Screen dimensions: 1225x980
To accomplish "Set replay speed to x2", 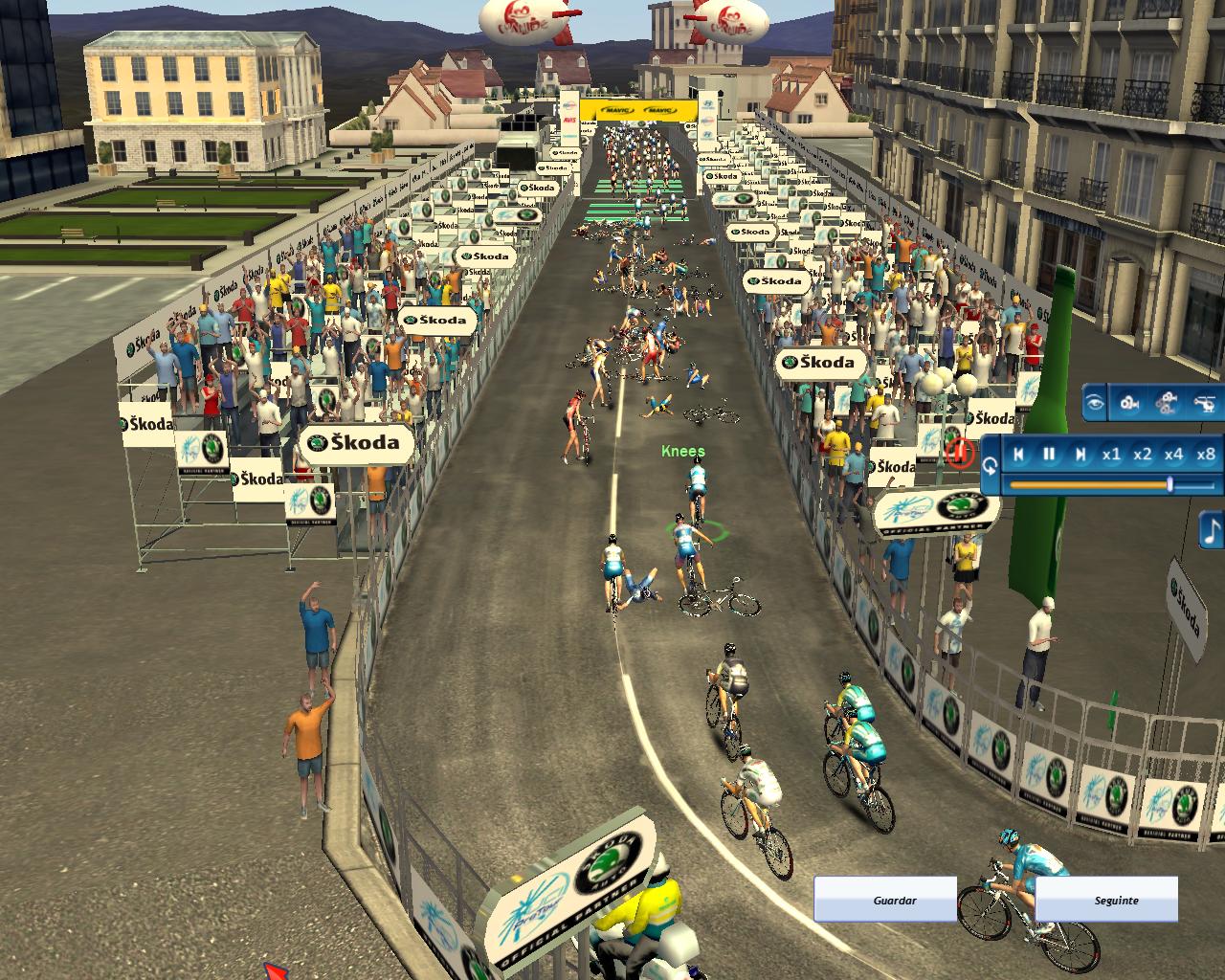I will (1143, 455).
